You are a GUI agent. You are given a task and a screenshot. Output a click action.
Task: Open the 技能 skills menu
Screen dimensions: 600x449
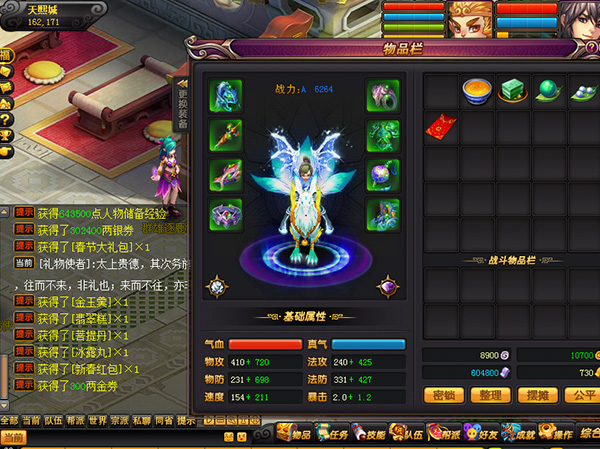(374, 433)
